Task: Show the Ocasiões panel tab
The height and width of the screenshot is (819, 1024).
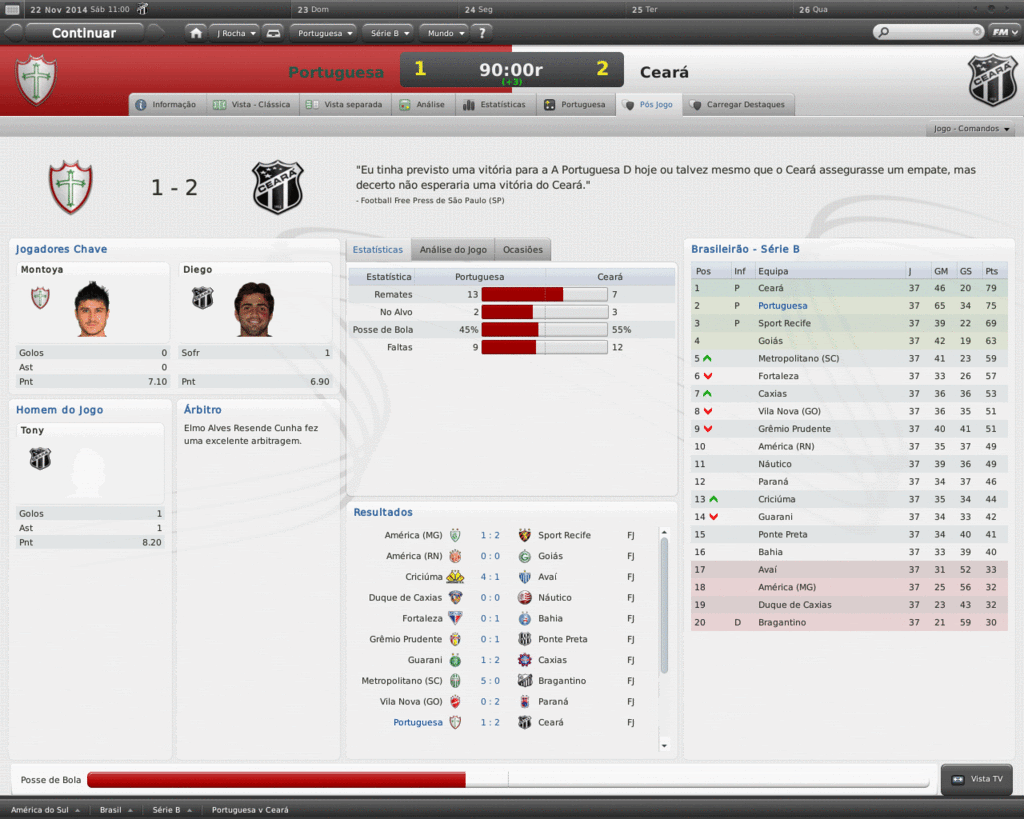Action: click(x=523, y=250)
